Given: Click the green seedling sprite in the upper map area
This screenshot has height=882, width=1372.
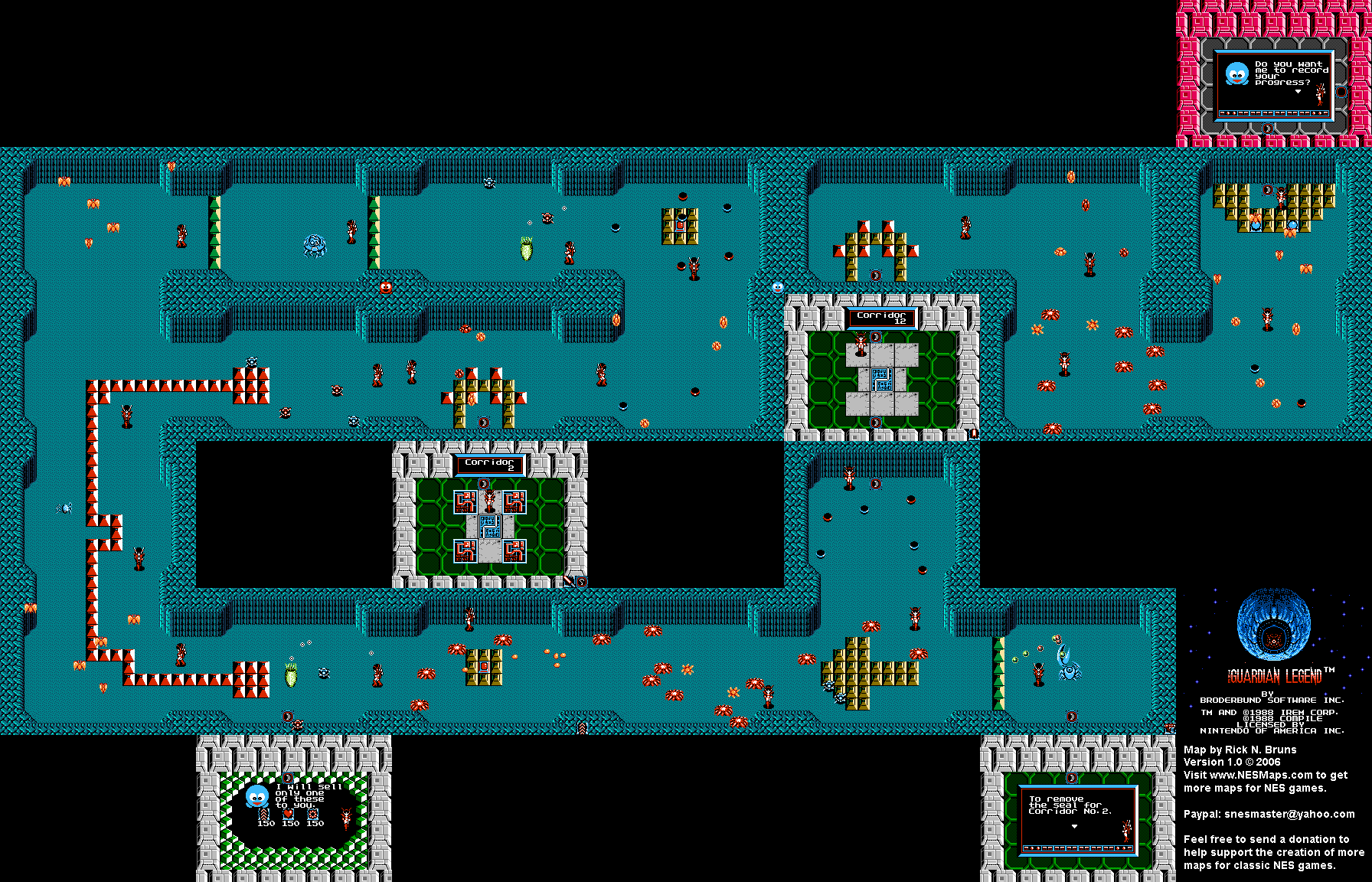Looking at the screenshot, I should 525,250.
